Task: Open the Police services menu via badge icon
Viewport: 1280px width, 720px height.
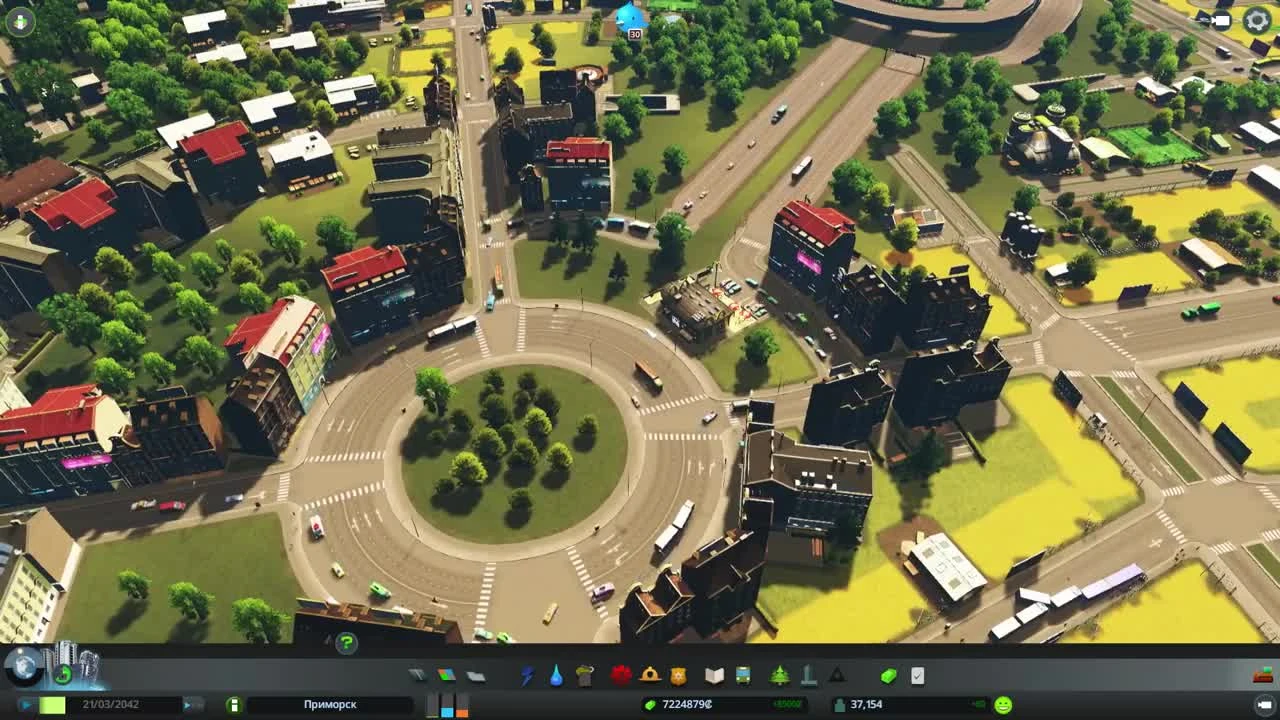Action: [677, 674]
